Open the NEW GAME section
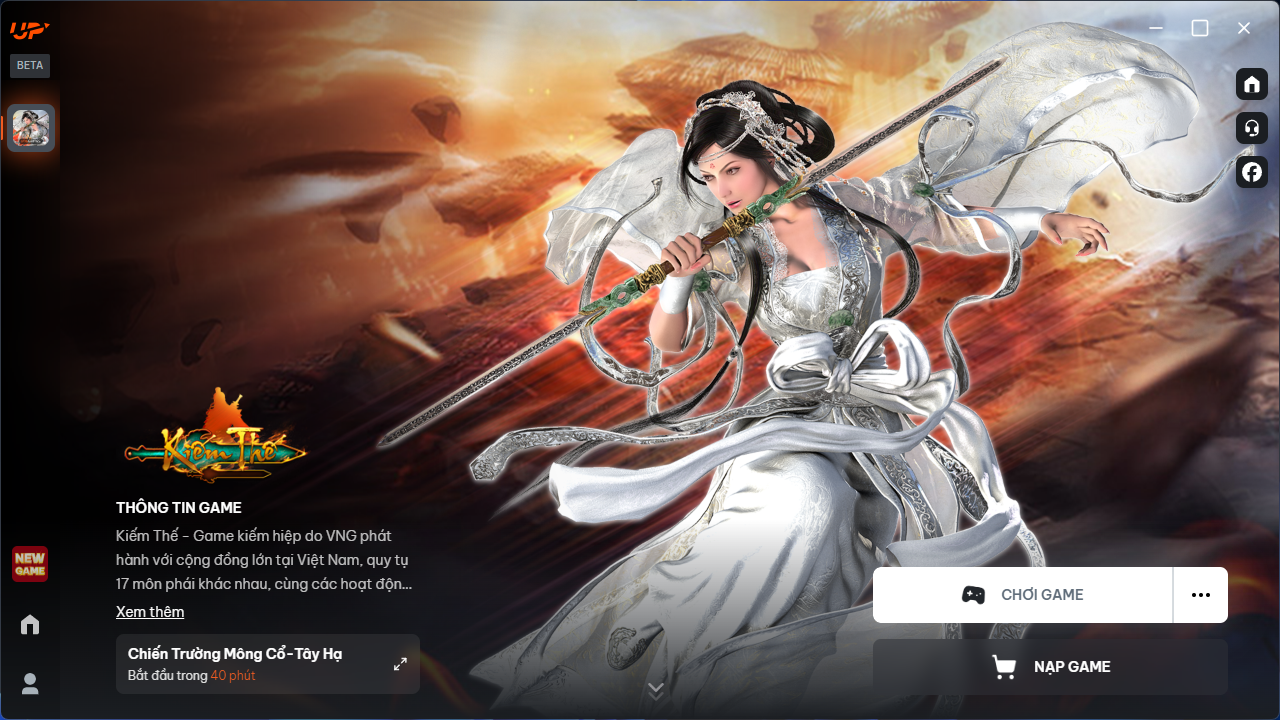Image resolution: width=1280 pixels, height=720 pixels. coord(30,564)
